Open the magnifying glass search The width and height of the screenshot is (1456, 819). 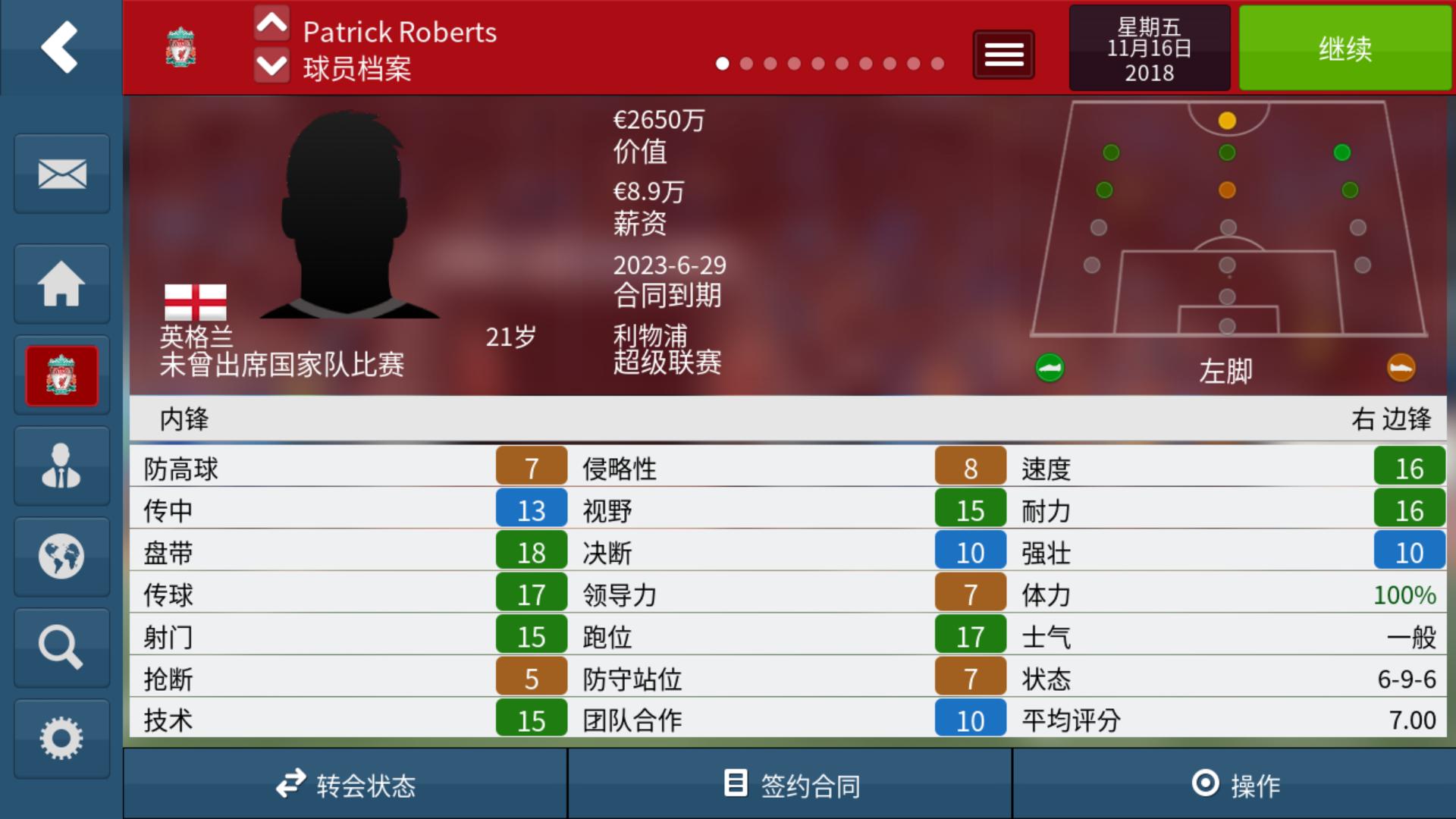(61, 648)
